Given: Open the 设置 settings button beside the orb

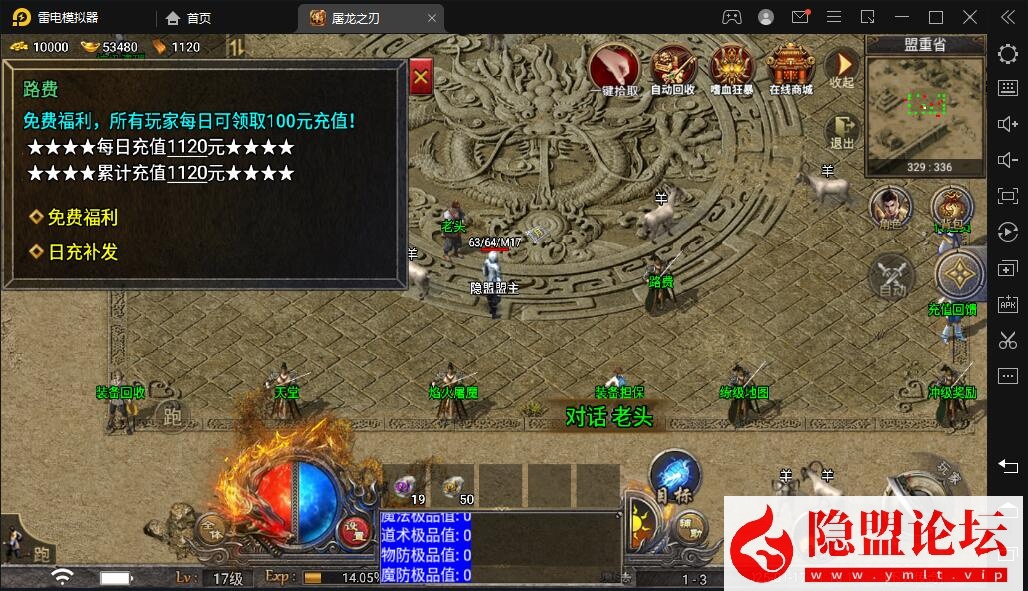Looking at the screenshot, I should pos(353,531).
